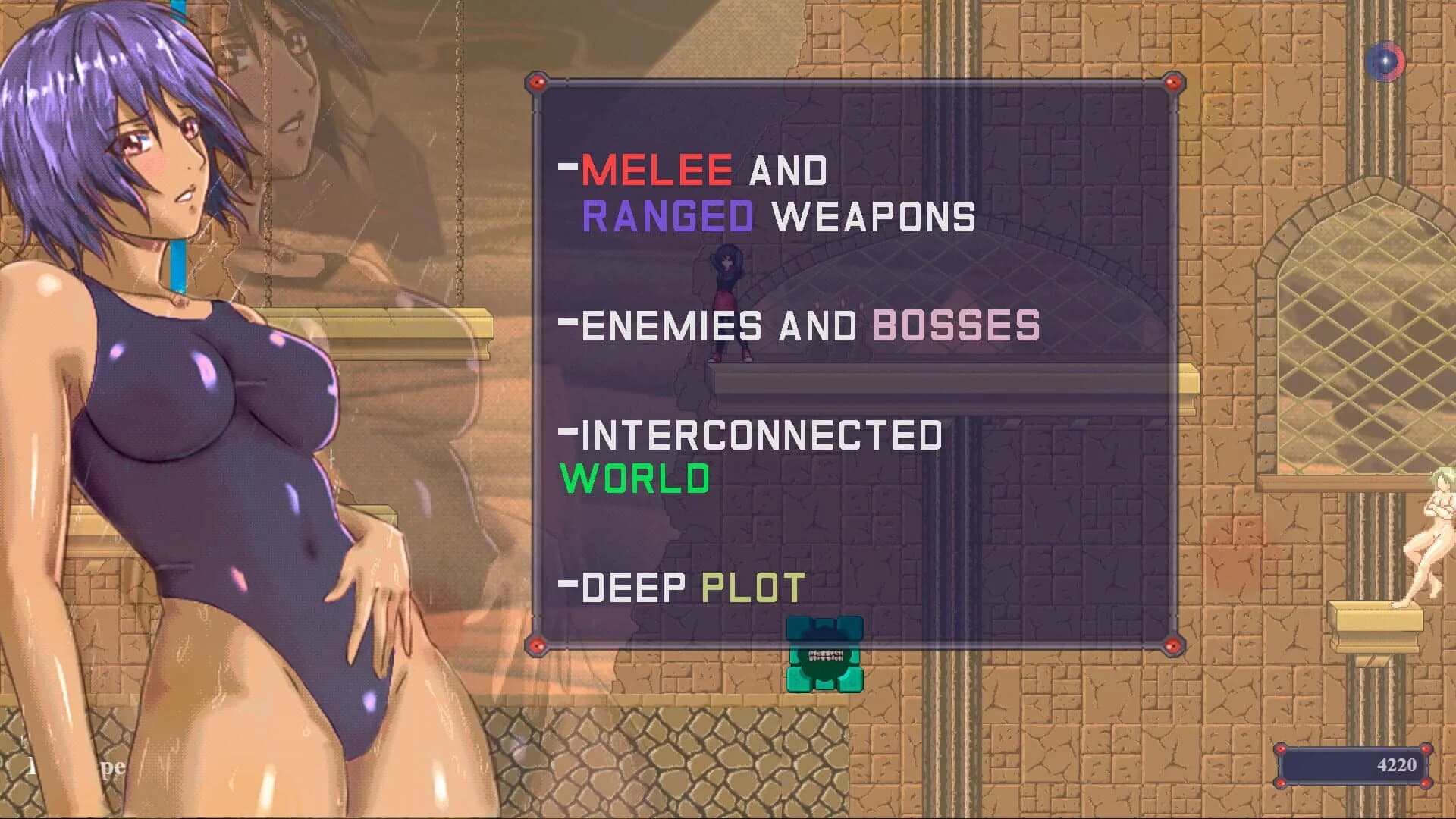
Task: Click the red rivet on panel's bottom-left corner
Action: (538, 646)
